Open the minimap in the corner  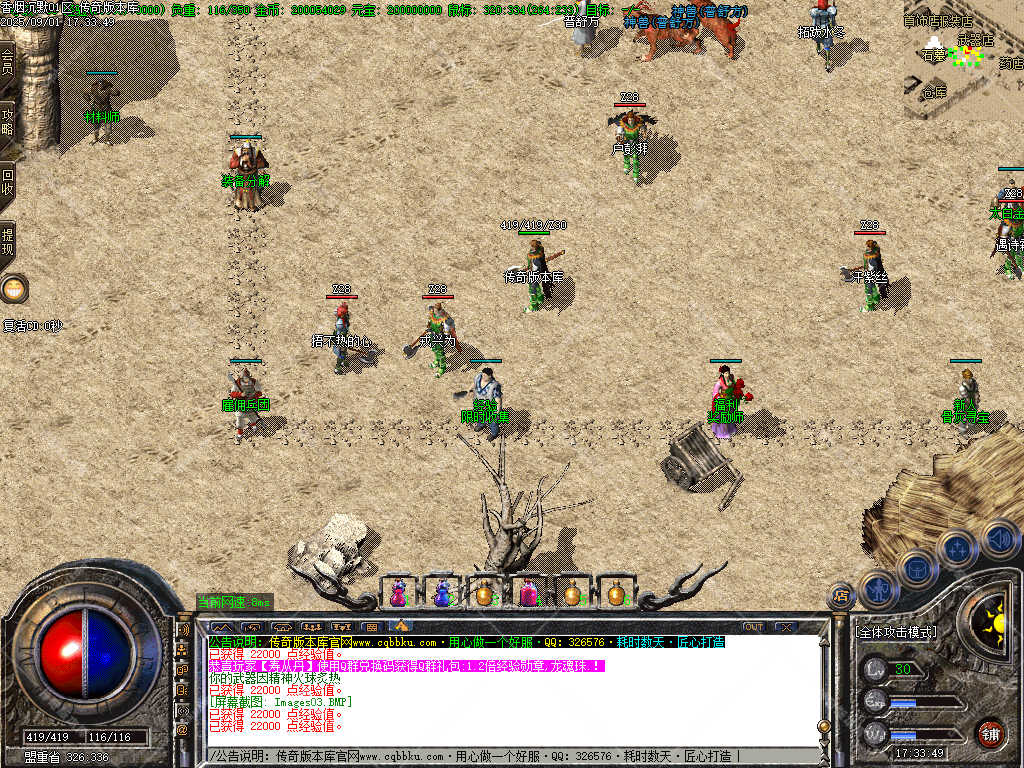pyautogui.click(x=964, y=60)
